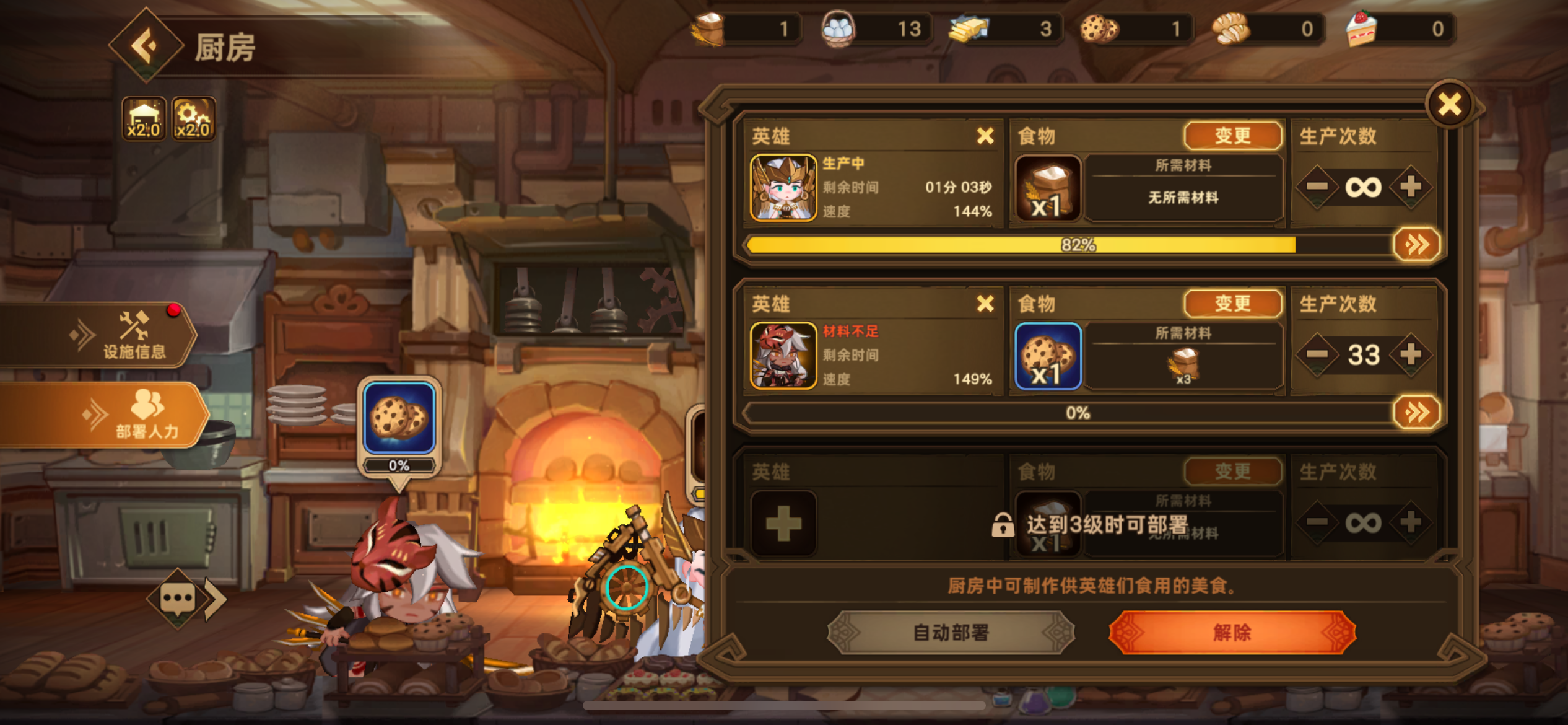Open 变更 food selector for first slot
Screen dimensions: 1568x725
click(x=1232, y=135)
